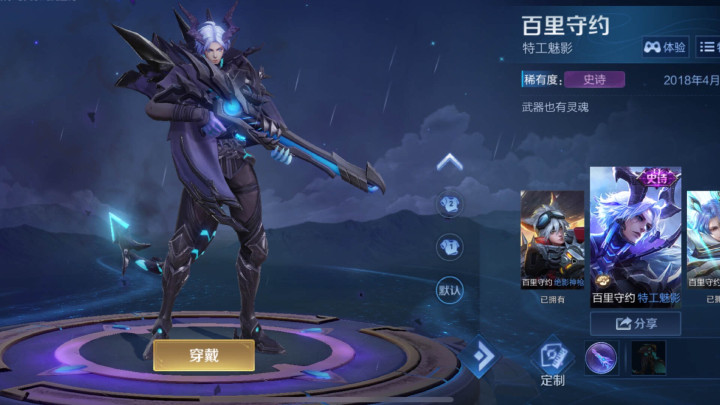Screen dimensions: 720x405
Task: Equip the skin with the 穿戴 button
Action: pyautogui.click(x=201, y=354)
